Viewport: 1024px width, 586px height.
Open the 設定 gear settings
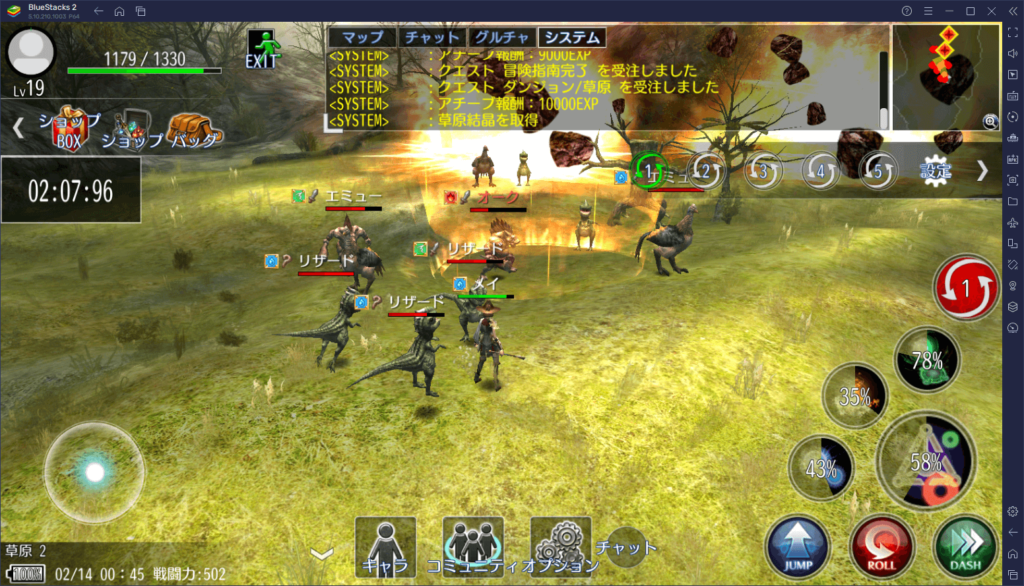[936, 170]
